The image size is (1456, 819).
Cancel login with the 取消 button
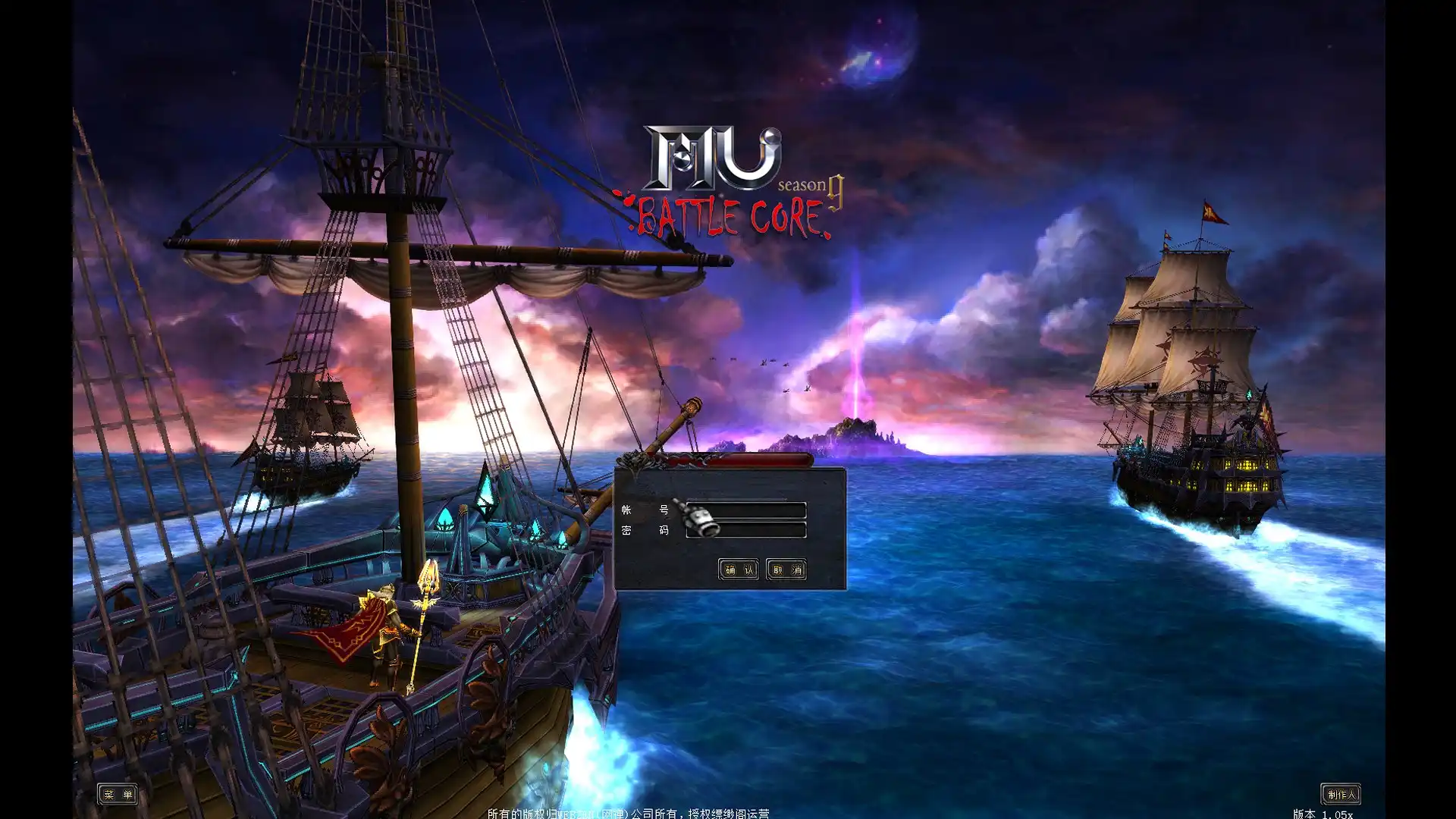point(786,570)
